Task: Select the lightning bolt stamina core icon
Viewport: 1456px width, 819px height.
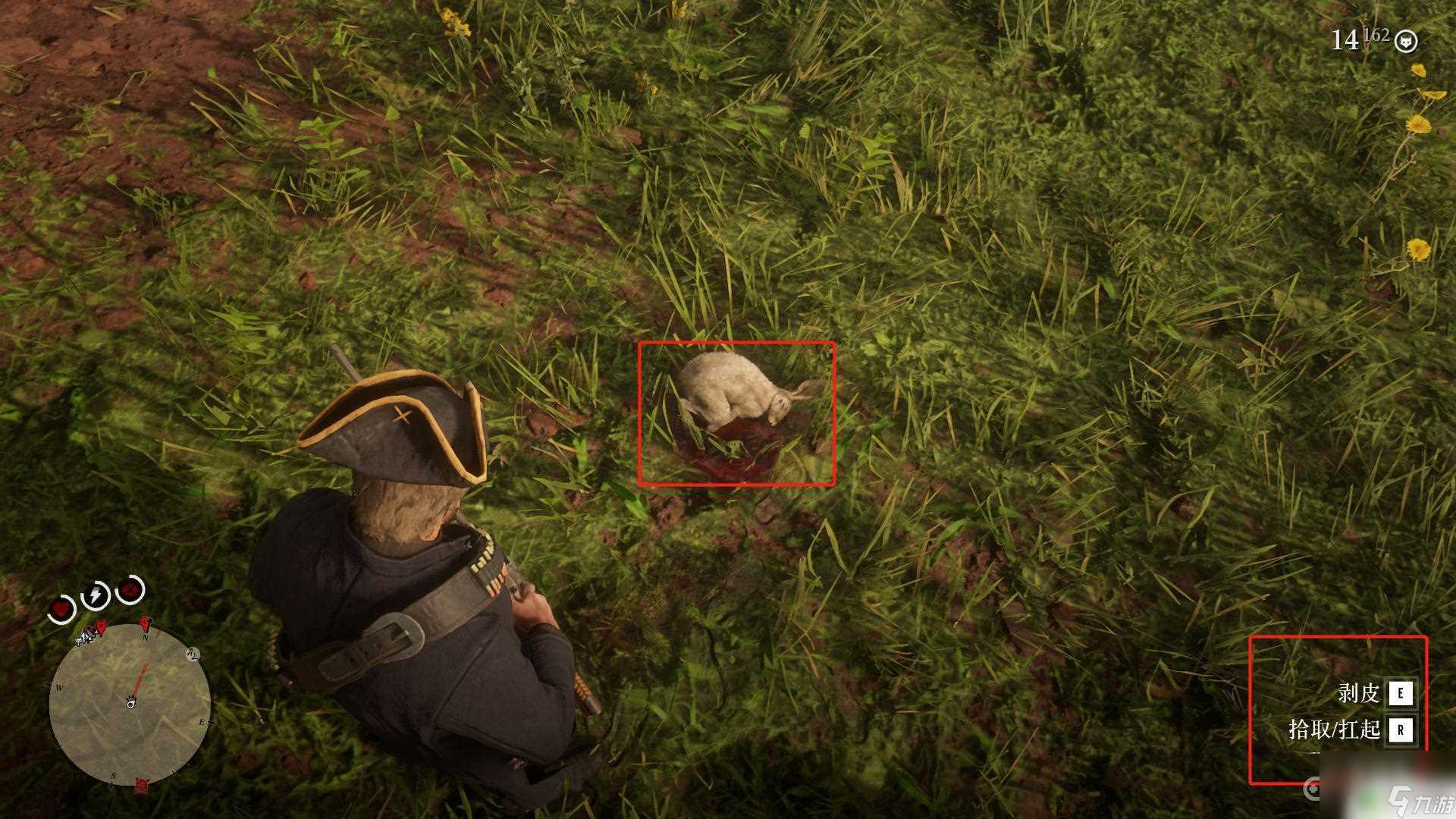Action: click(x=96, y=595)
